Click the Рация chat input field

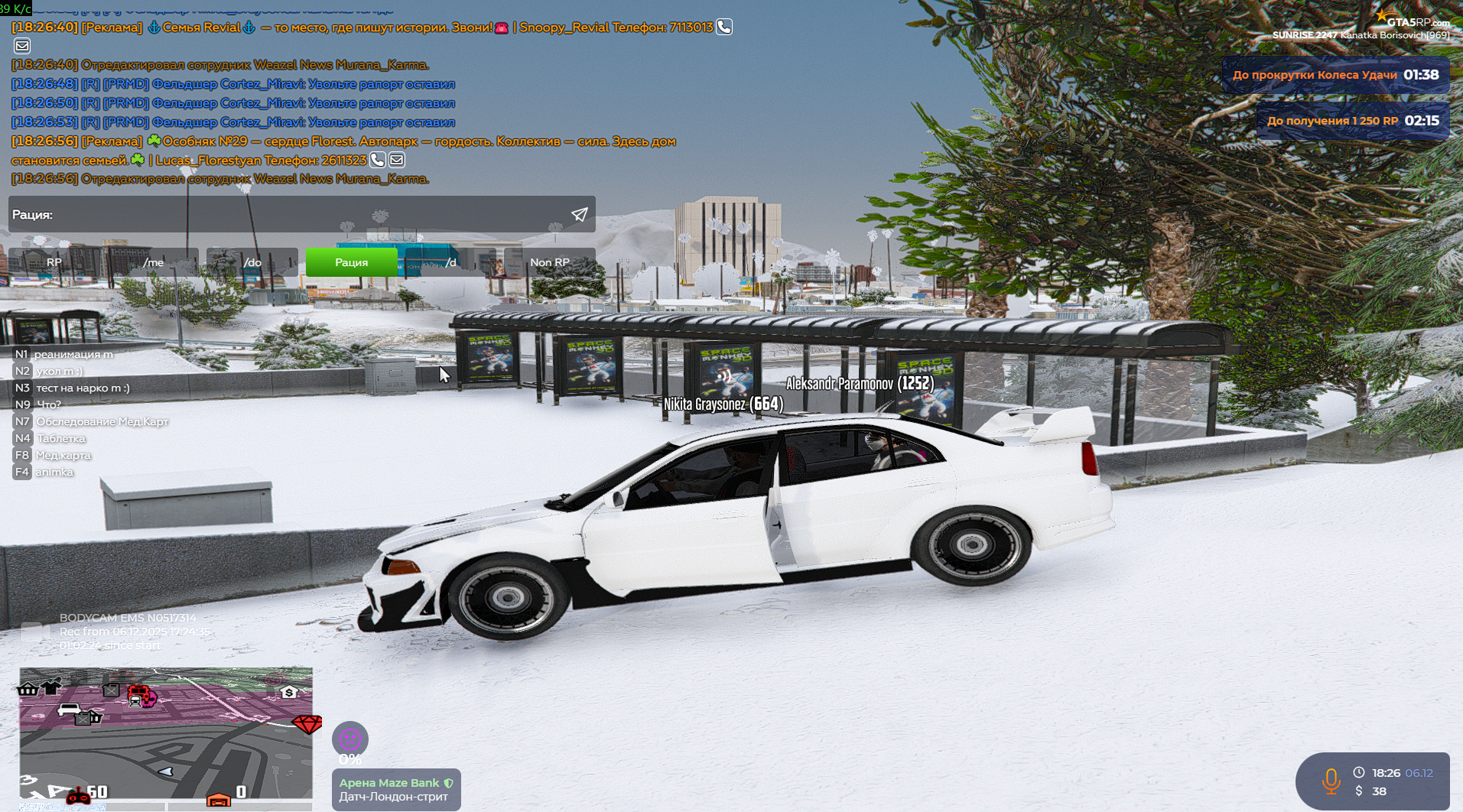pyautogui.click(x=291, y=215)
